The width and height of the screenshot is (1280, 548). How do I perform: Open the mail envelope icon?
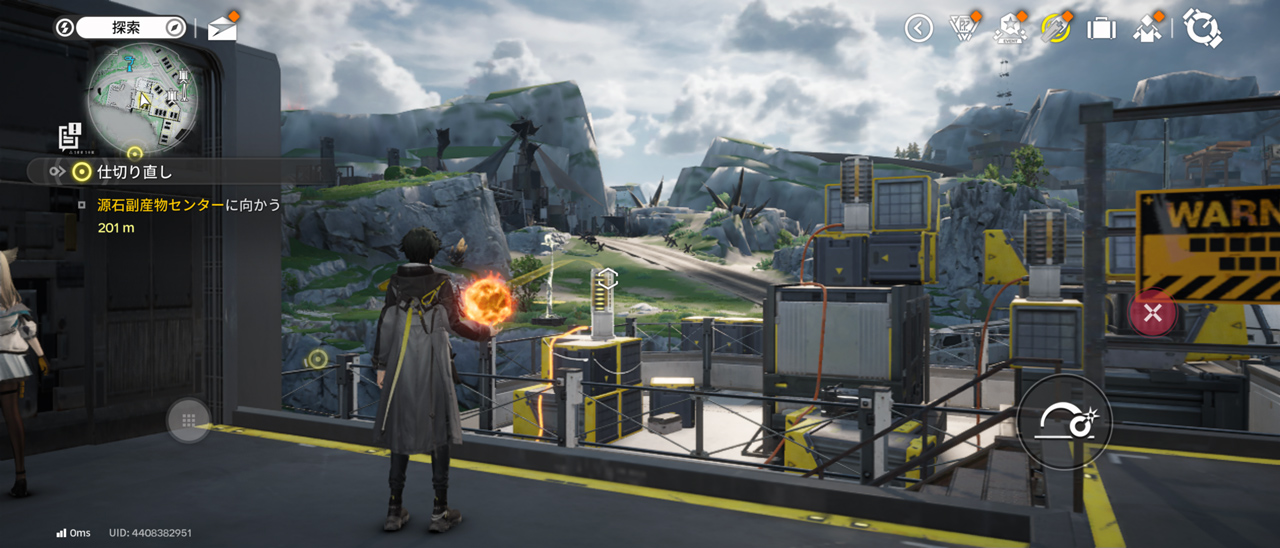(222, 29)
